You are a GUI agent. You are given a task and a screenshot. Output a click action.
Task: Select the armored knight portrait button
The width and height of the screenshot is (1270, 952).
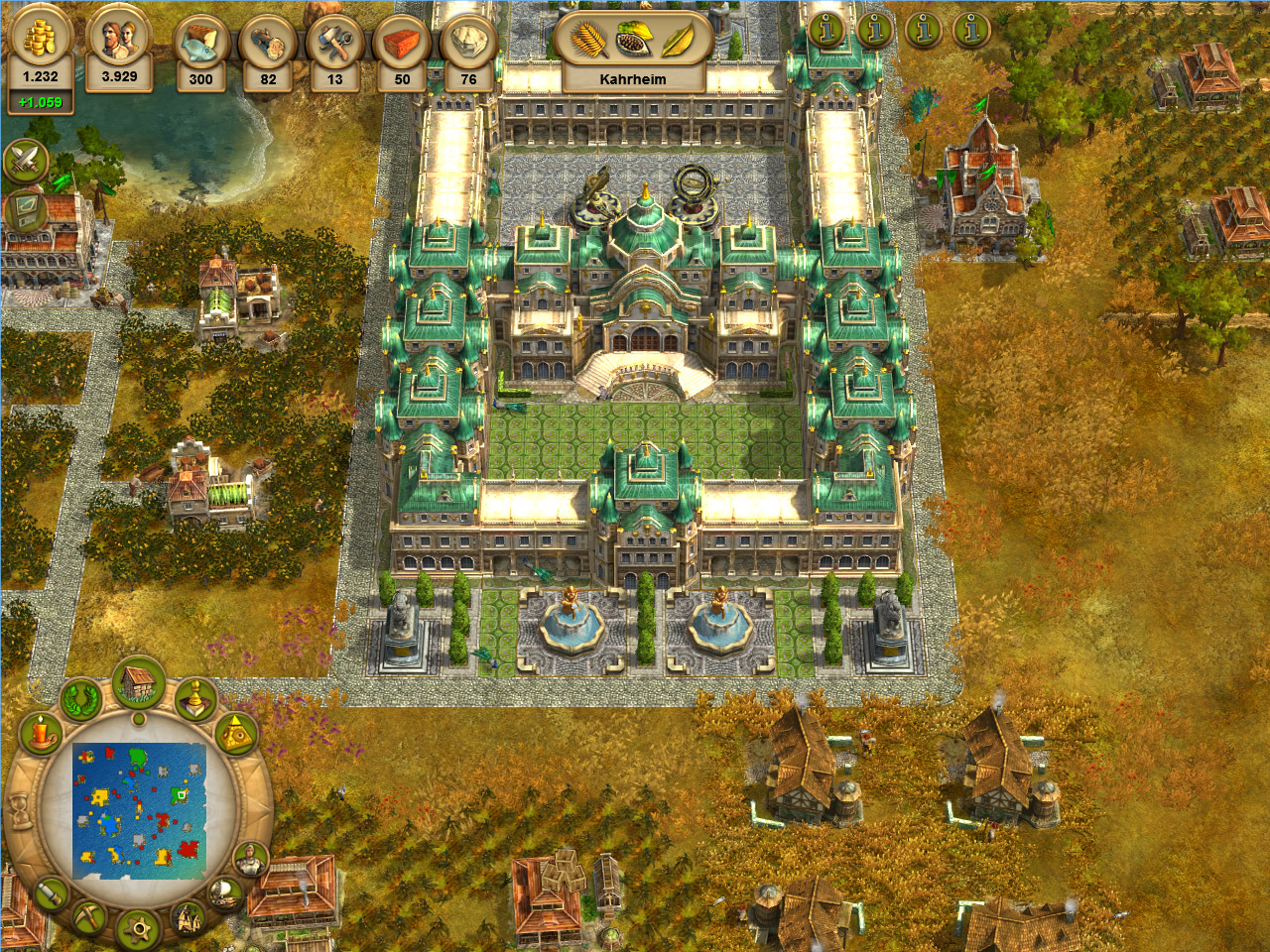(251, 859)
